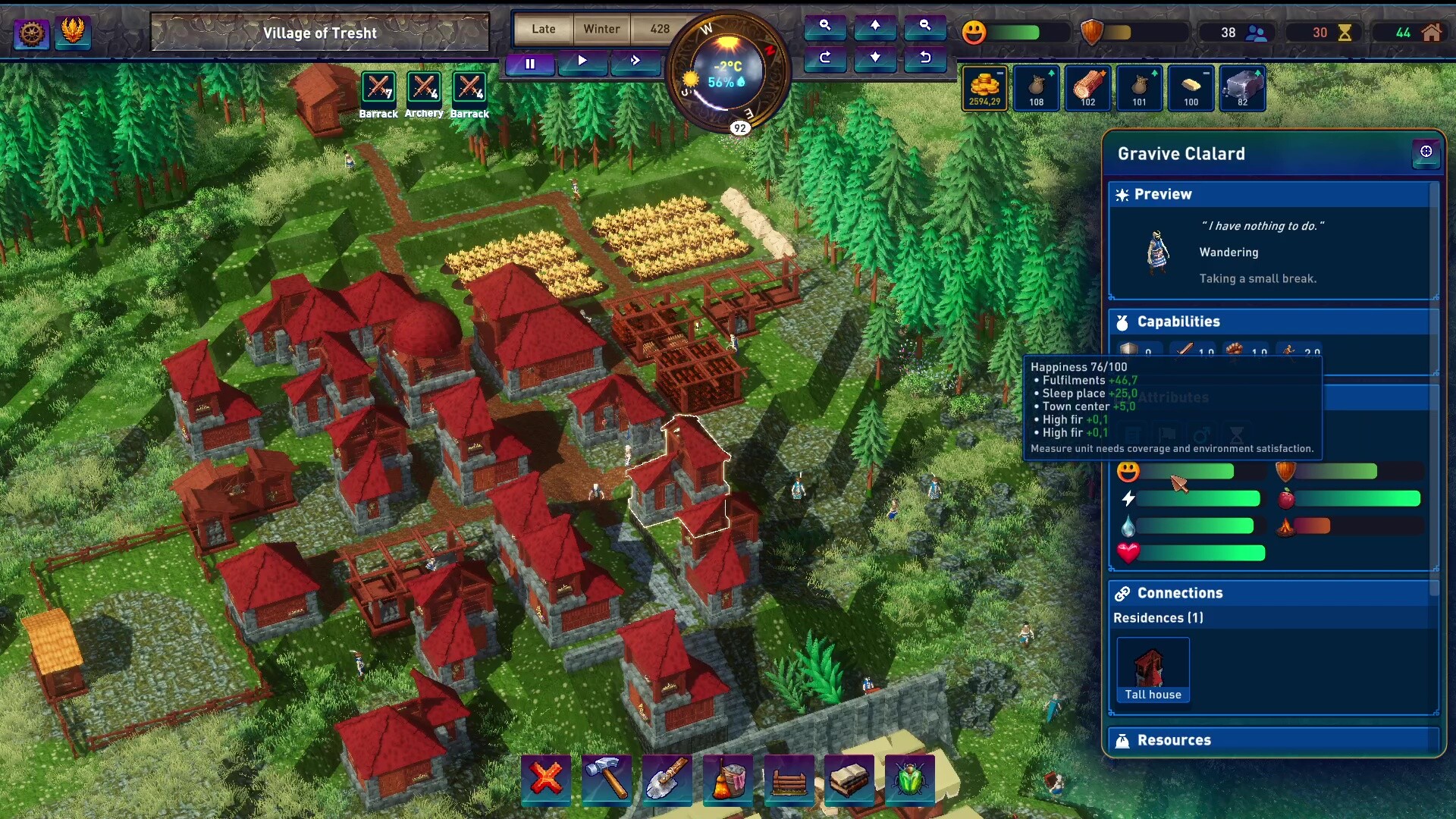
Task: Toggle the Archery assignment icon
Action: coord(424,87)
